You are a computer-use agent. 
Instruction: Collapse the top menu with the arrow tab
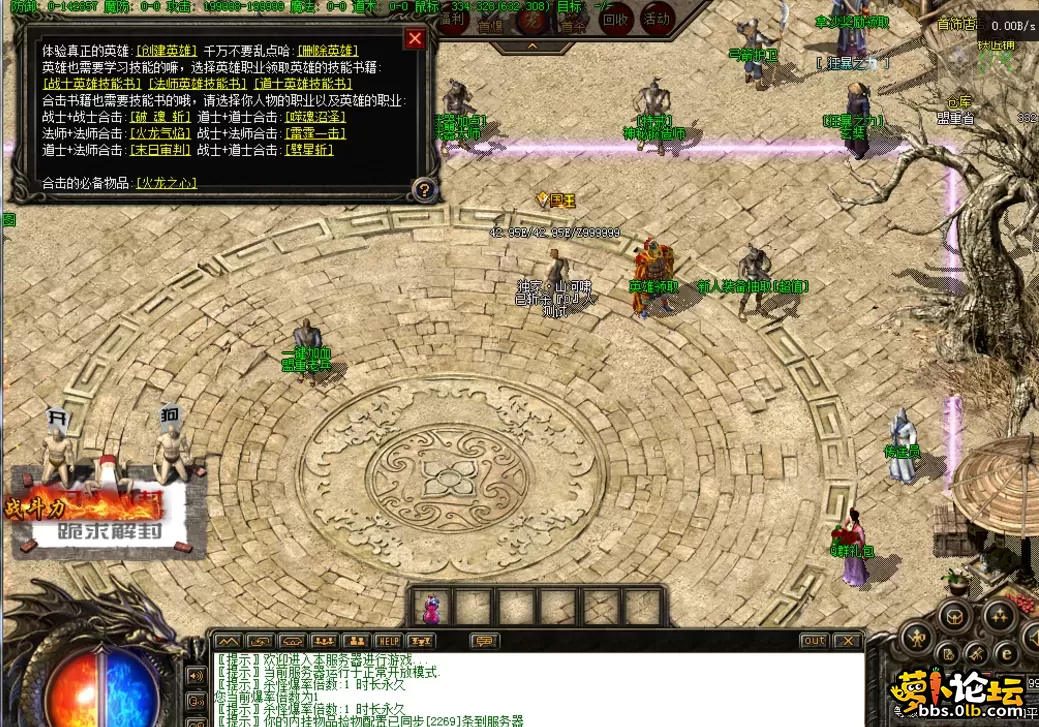point(533,45)
